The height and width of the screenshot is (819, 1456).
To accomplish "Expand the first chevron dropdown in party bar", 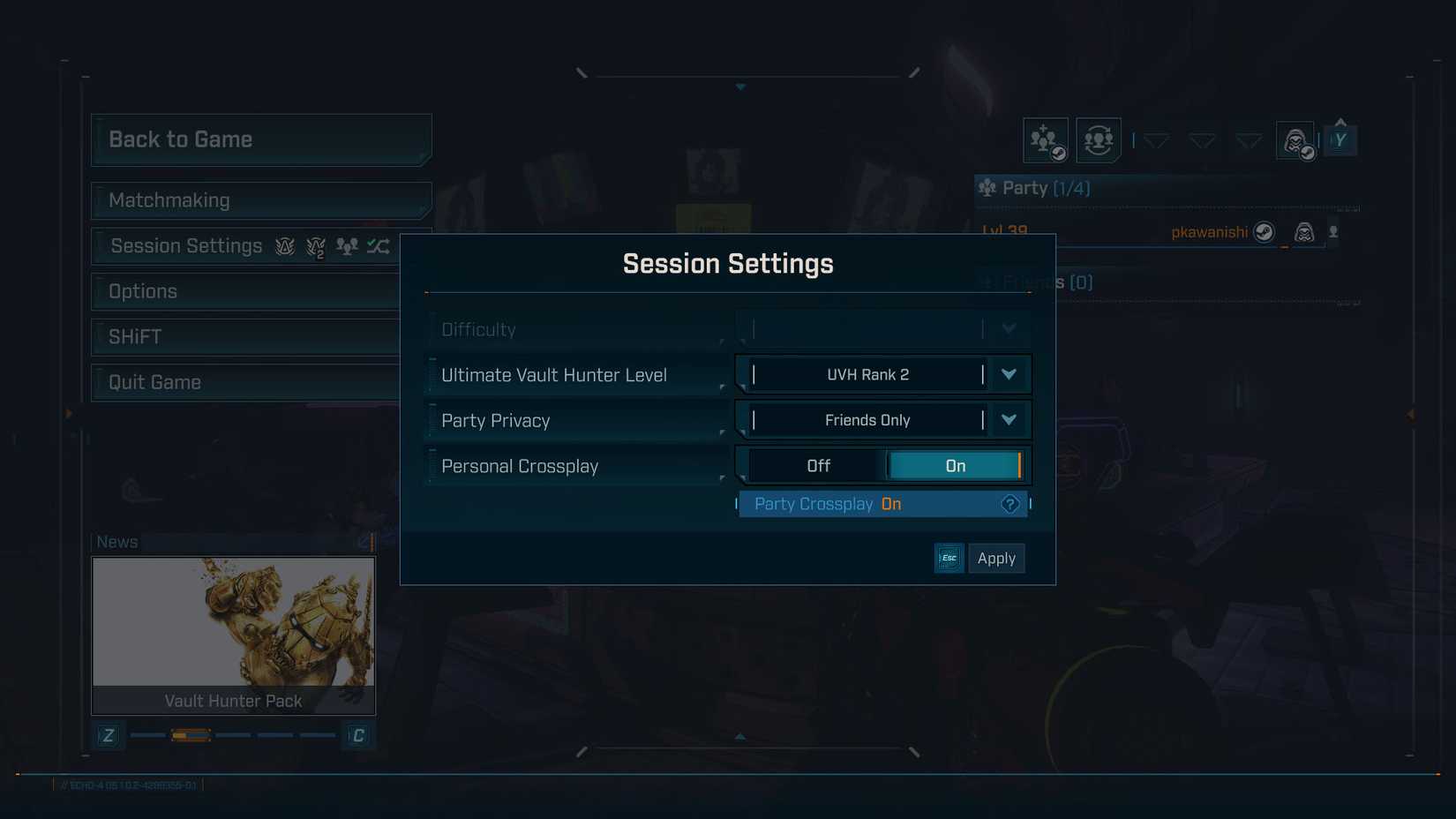I will tap(1157, 139).
